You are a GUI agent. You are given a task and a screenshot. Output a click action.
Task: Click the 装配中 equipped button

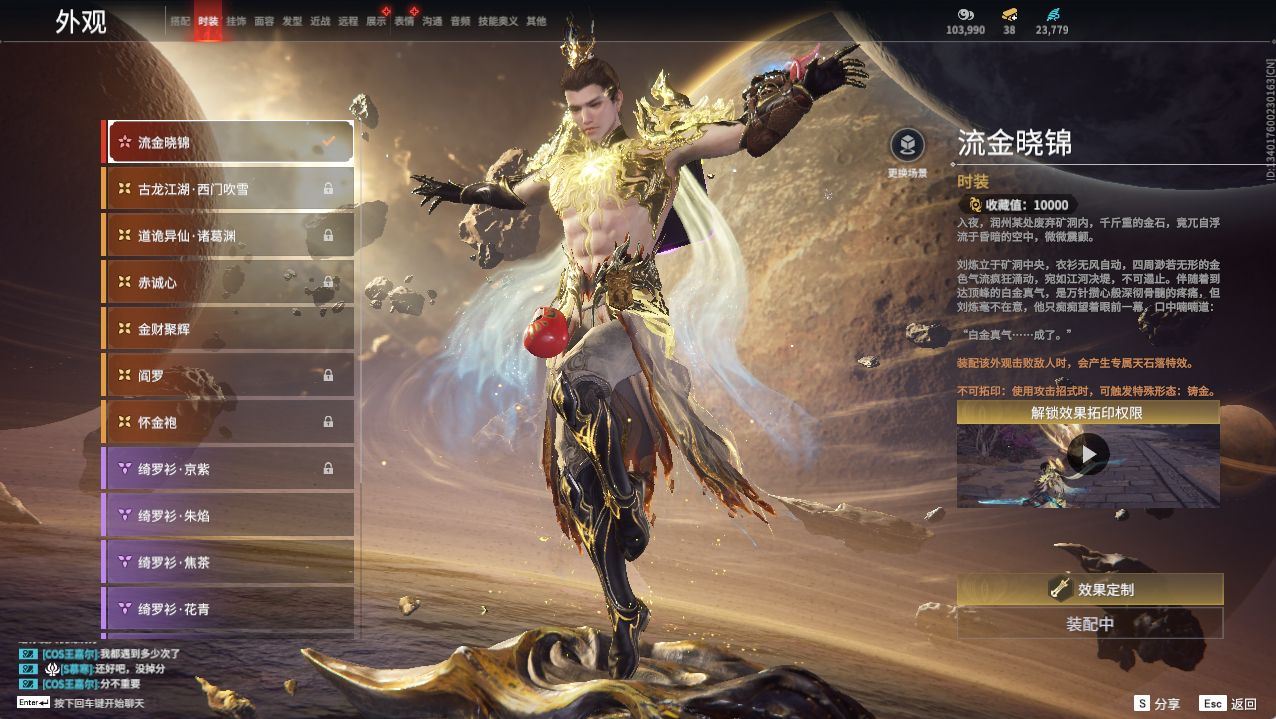(1090, 624)
